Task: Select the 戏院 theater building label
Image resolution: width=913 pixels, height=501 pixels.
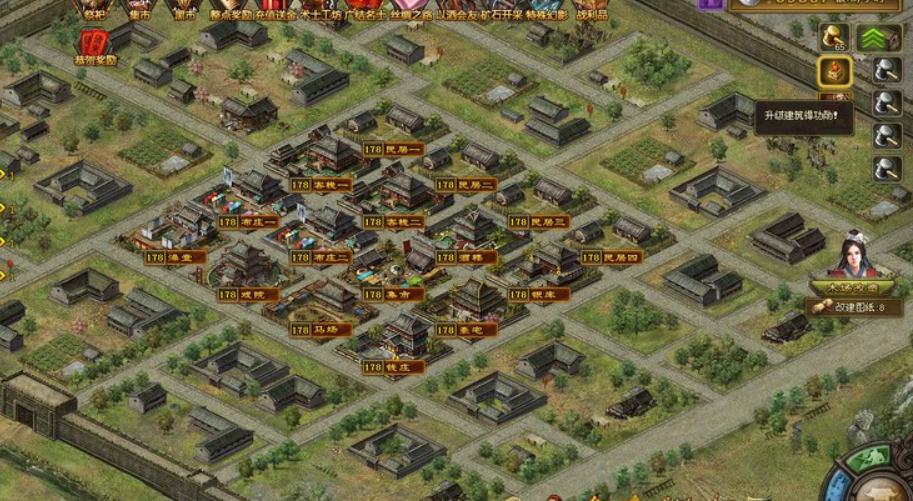Action: click(x=236, y=294)
